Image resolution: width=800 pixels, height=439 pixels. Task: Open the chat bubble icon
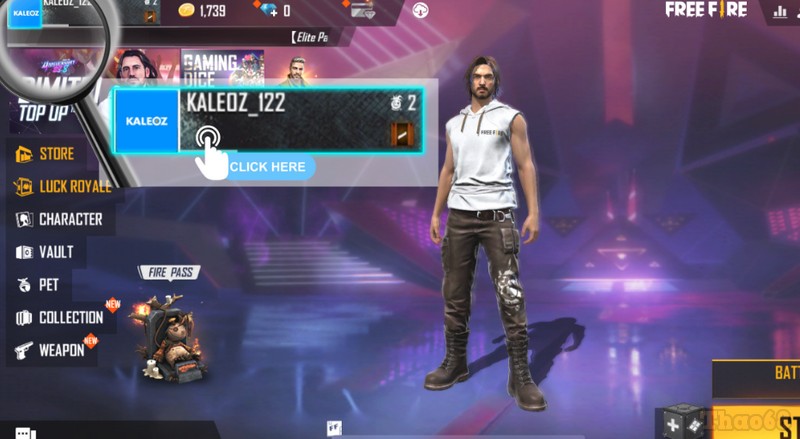[x=25, y=432]
